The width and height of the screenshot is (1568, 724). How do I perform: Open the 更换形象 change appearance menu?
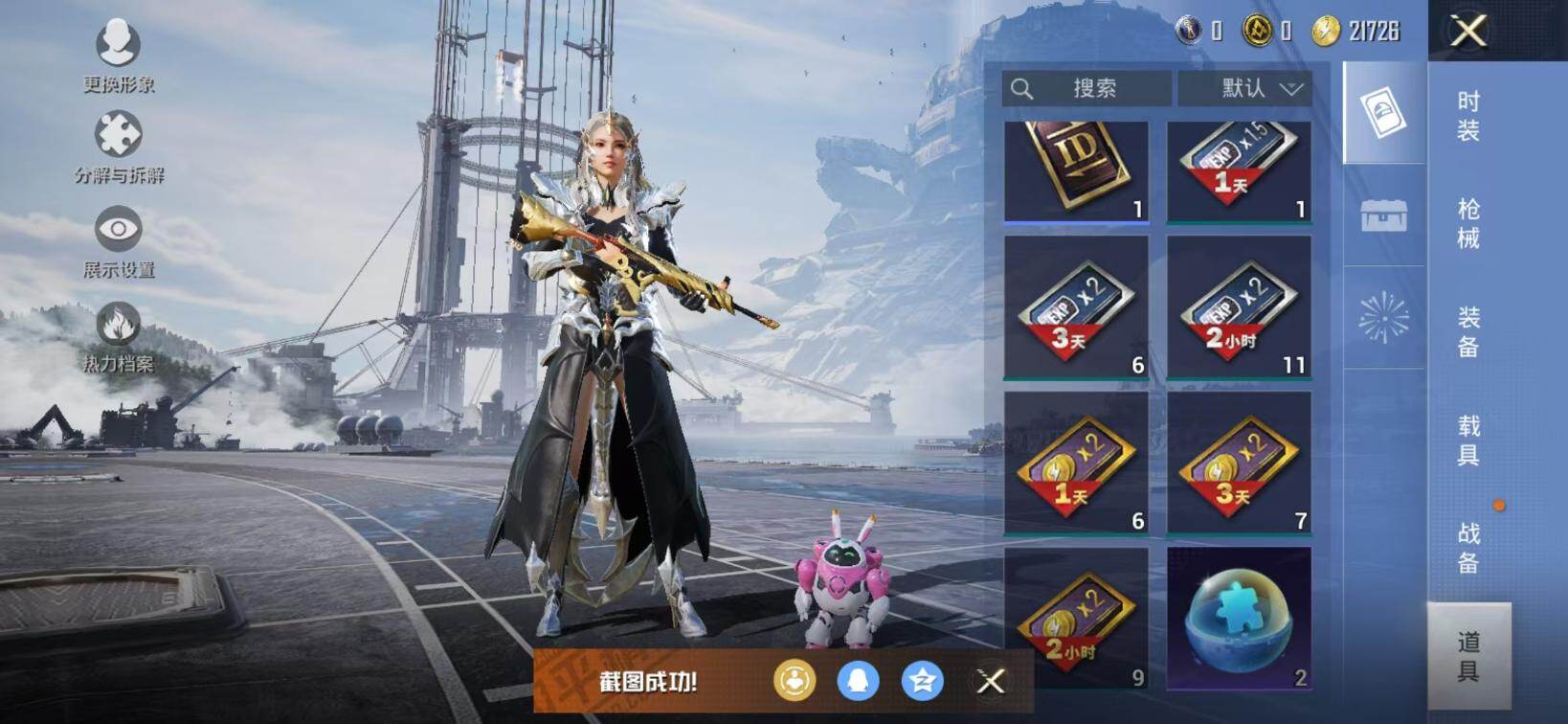tap(118, 56)
